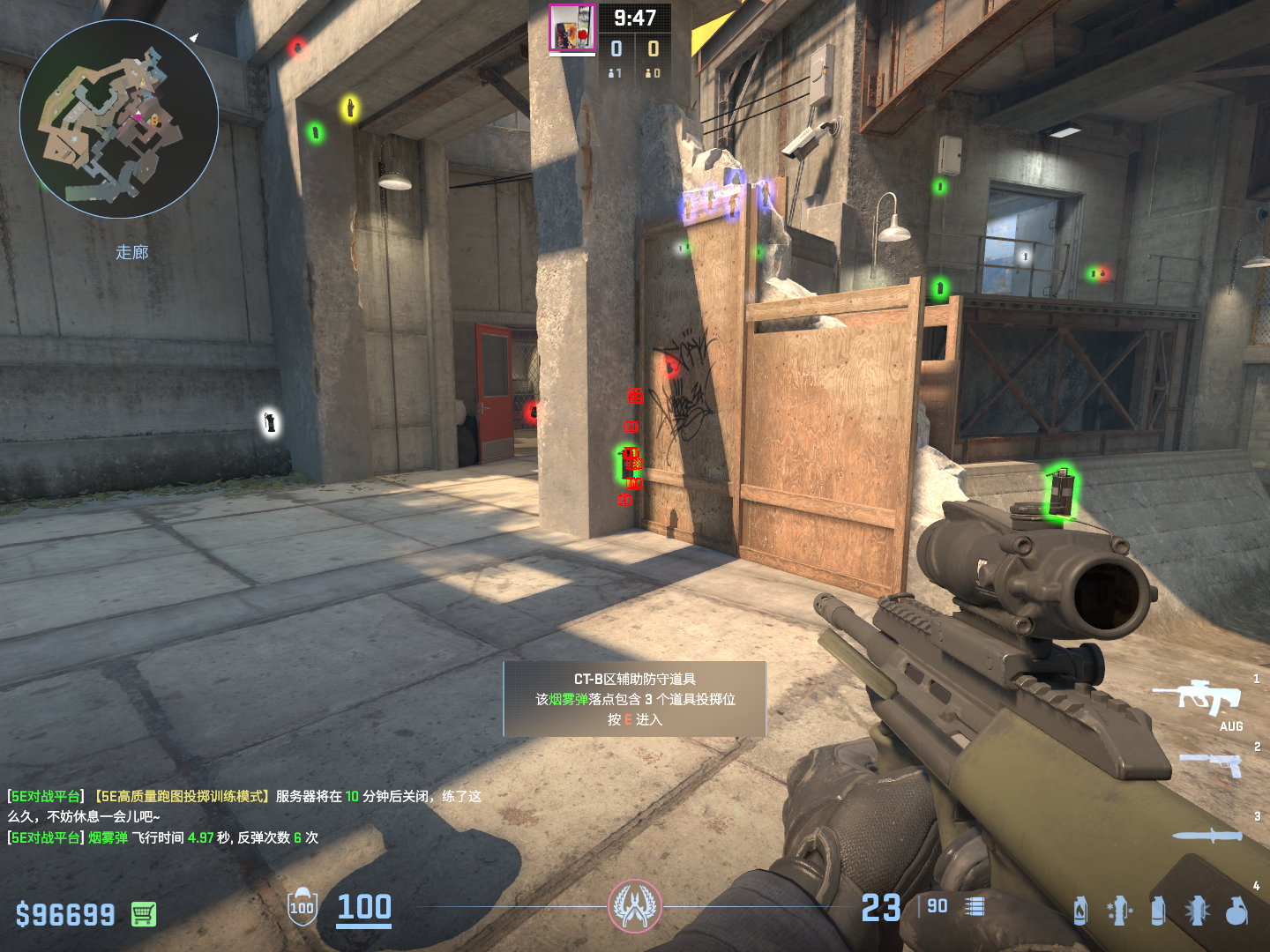The height and width of the screenshot is (952, 1270).
Task: Choose the decoy grenade icon
Action: point(1119,911)
